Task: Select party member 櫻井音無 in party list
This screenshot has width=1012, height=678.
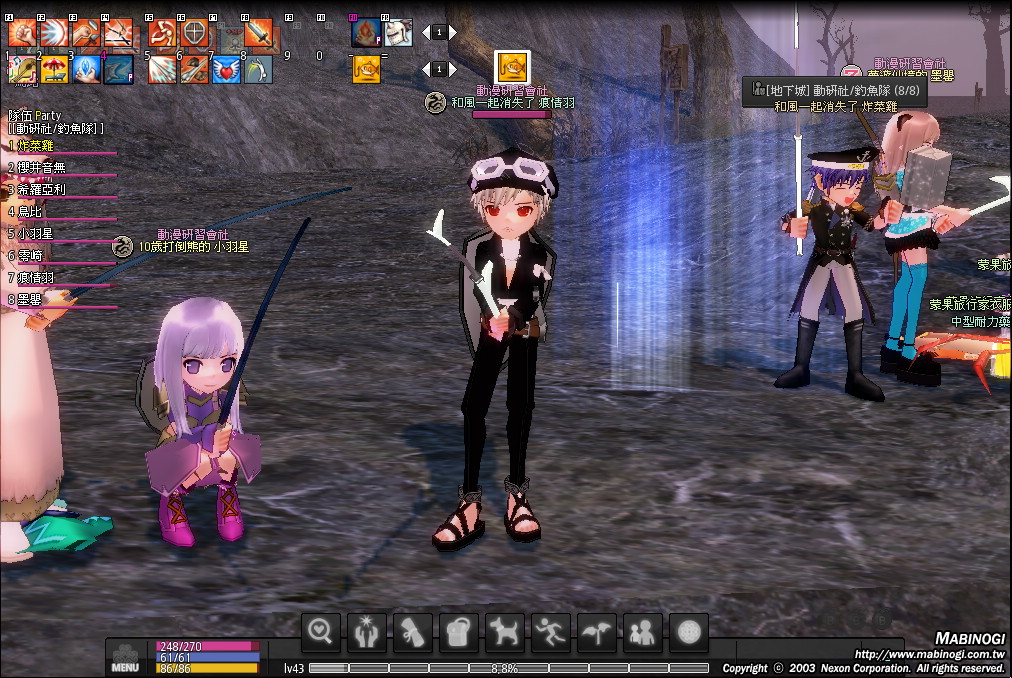Action: pos(41,168)
